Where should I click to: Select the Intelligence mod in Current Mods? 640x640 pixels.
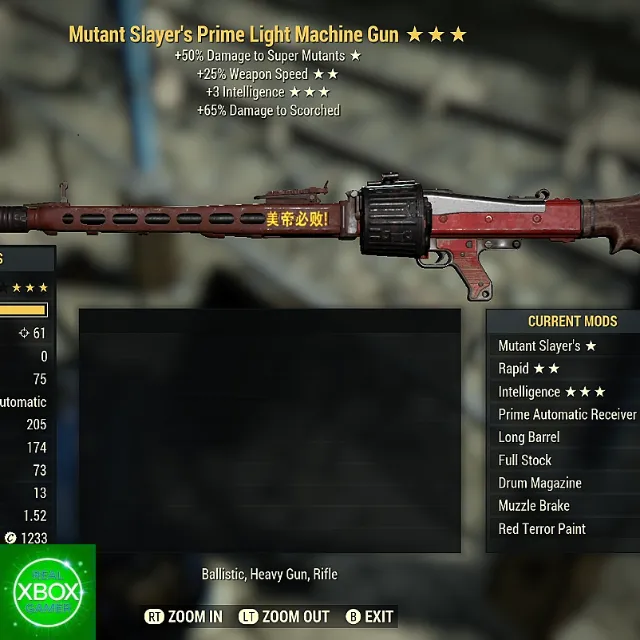coord(552,392)
